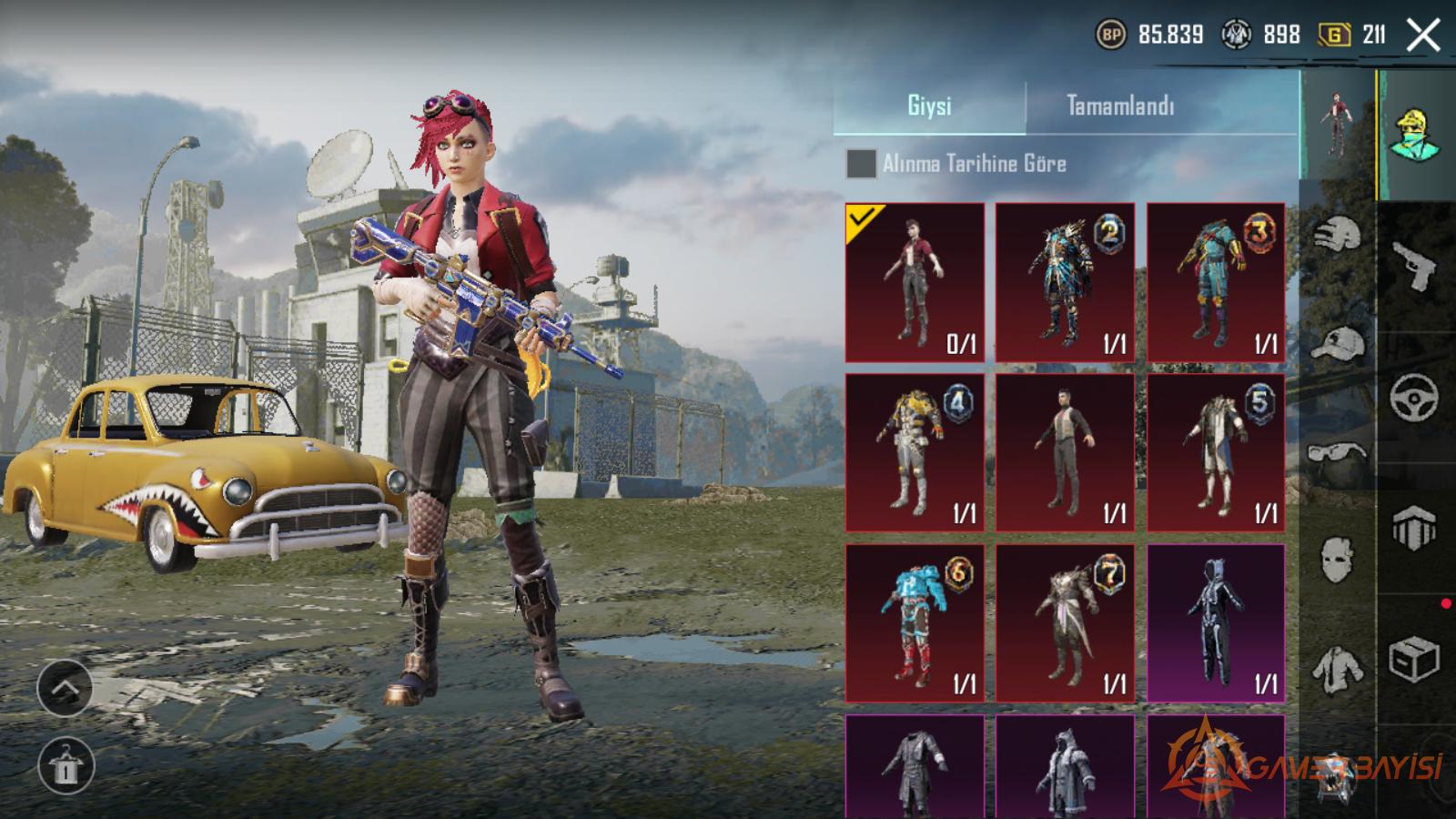Select the dark hooded outfit on purple
The height and width of the screenshot is (819, 1456).
tap(1216, 623)
